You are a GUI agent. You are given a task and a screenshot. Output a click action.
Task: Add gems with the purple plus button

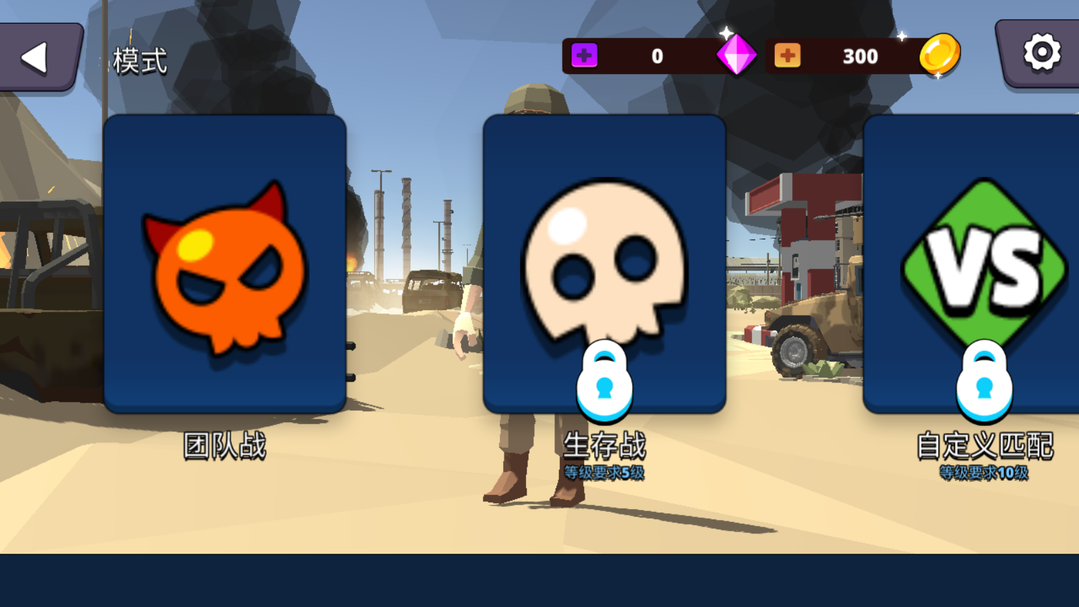tap(584, 56)
